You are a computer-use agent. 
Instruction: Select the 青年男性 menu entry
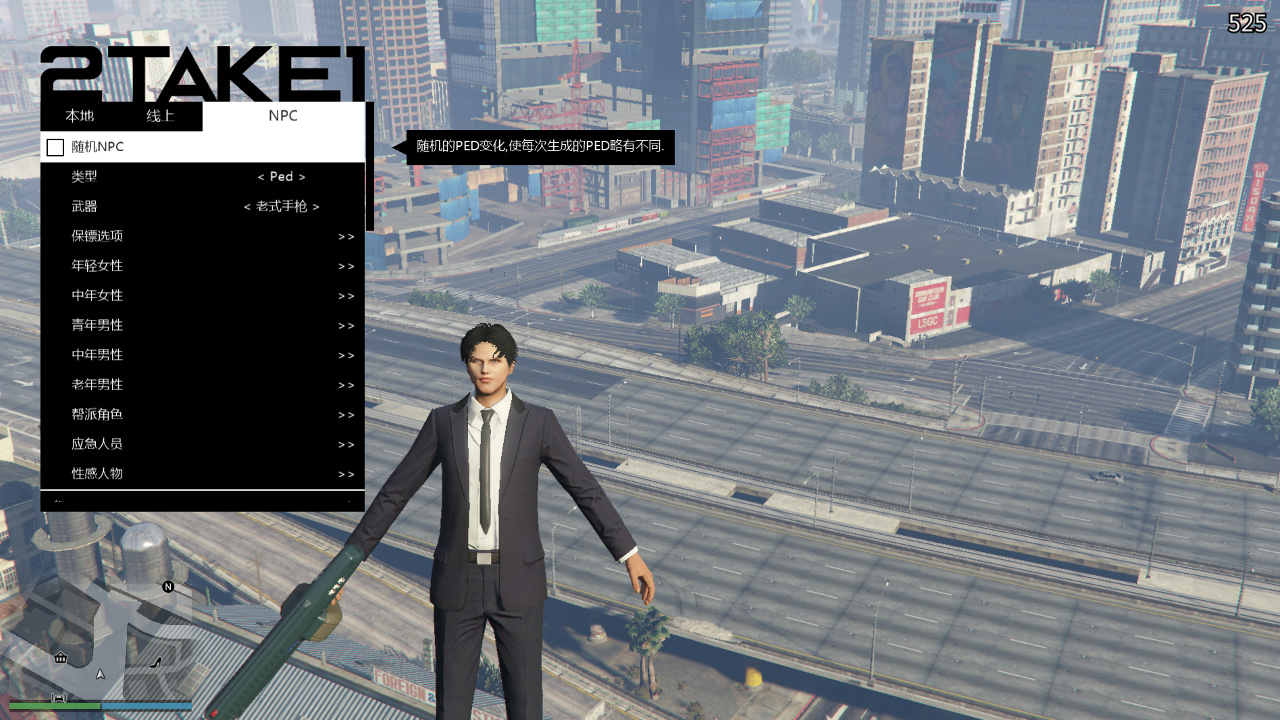pyautogui.click(x=200, y=325)
